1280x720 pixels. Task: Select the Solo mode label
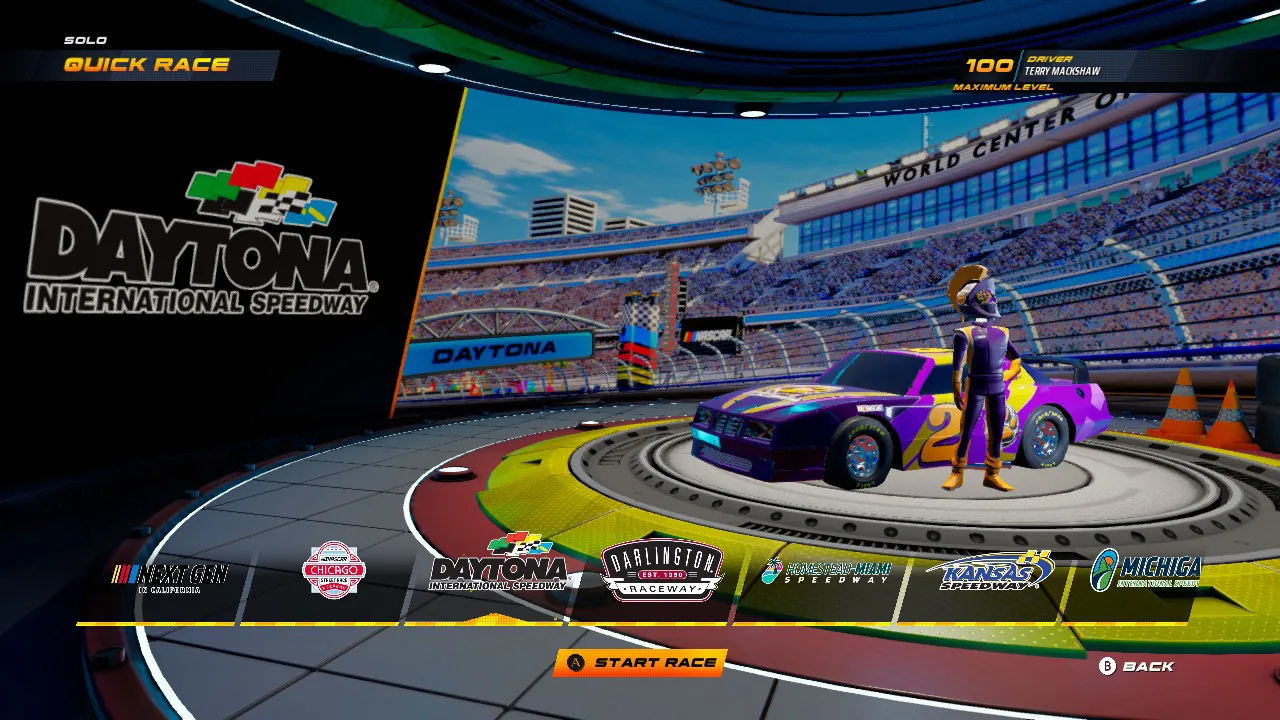(84, 39)
